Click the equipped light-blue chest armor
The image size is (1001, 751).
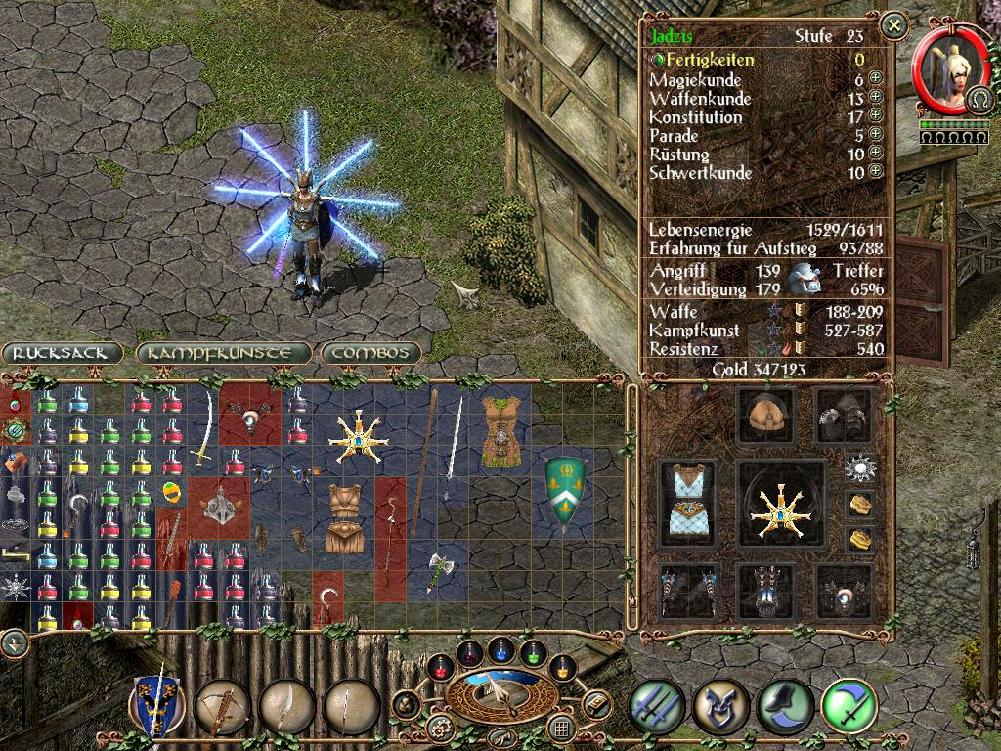pos(687,505)
